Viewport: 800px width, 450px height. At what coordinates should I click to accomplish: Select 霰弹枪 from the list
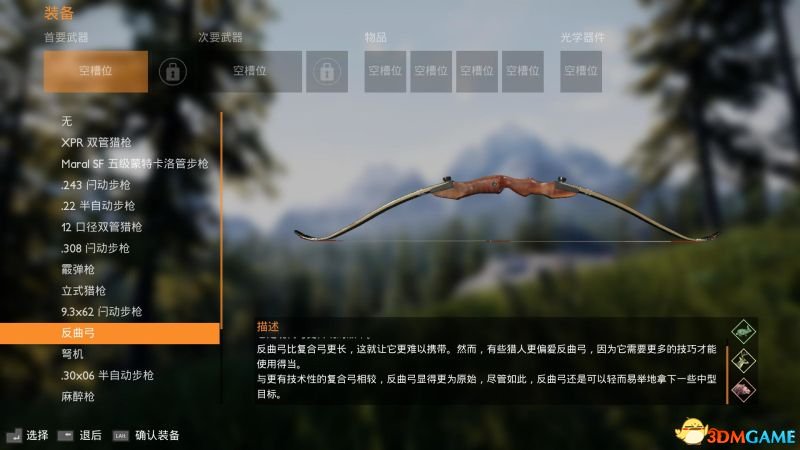coord(76,269)
